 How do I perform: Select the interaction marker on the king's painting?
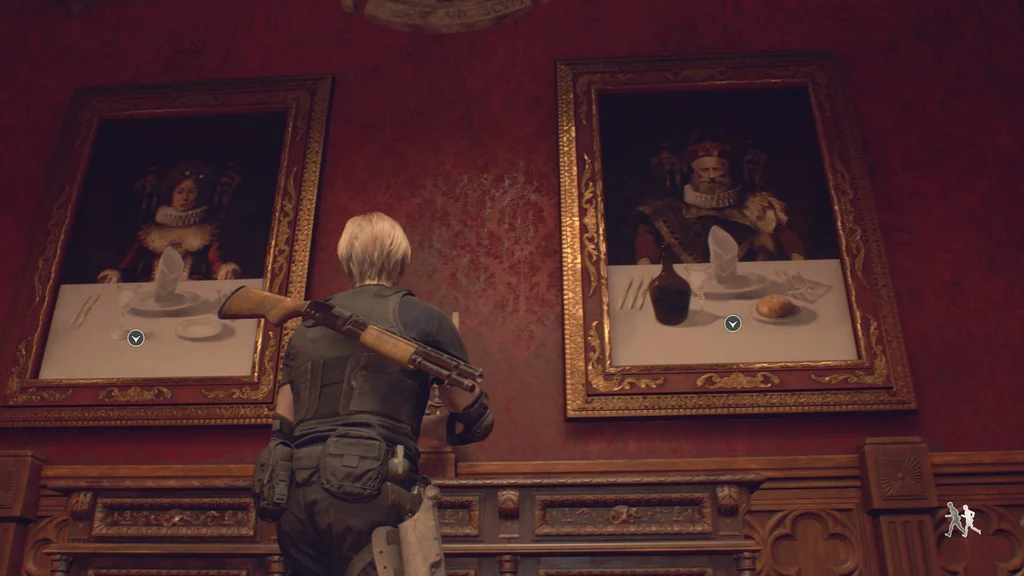(733, 323)
